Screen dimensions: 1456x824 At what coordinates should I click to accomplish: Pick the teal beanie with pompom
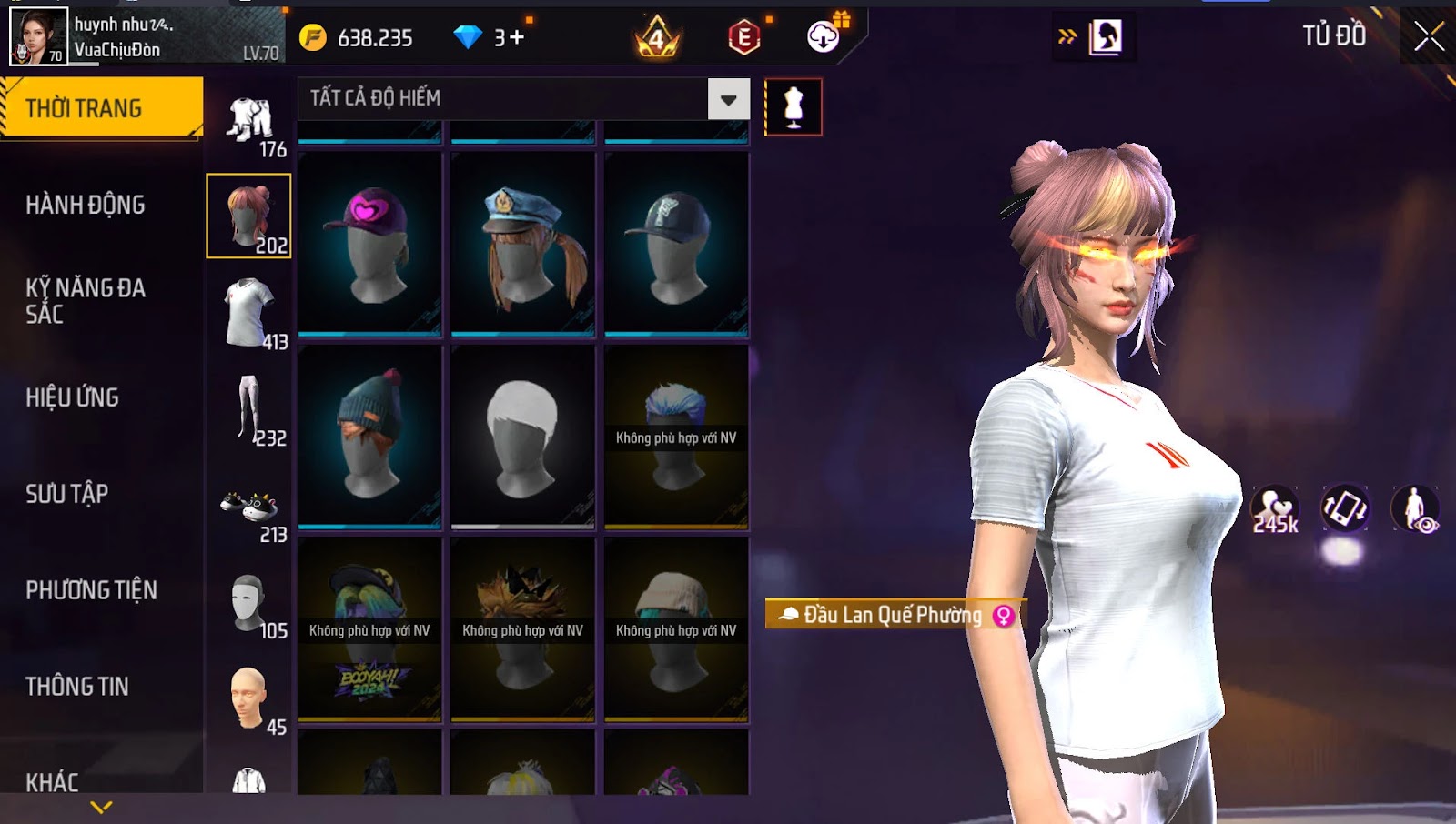pos(369,436)
